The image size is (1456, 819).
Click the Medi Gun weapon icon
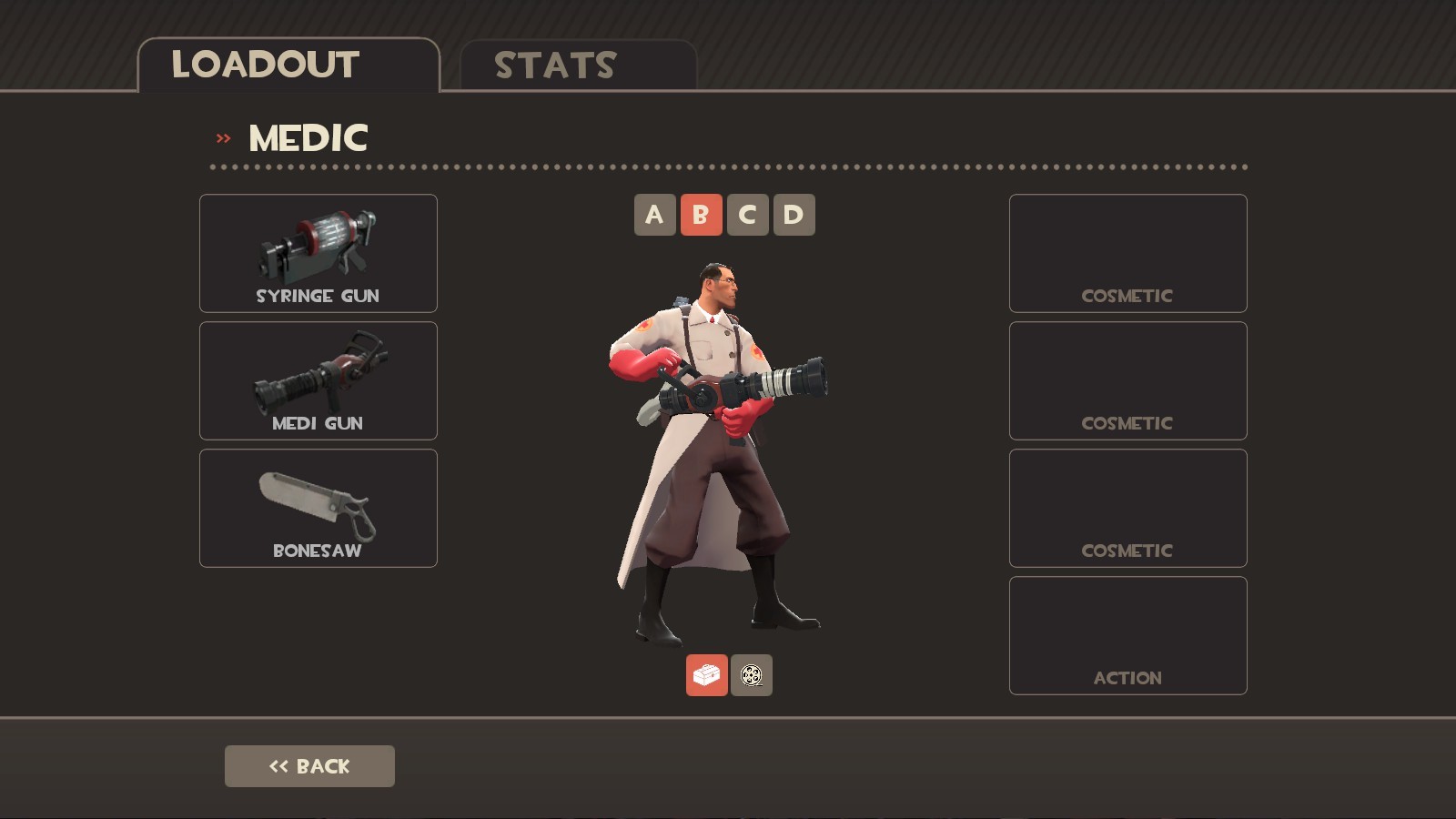coord(318,373)
